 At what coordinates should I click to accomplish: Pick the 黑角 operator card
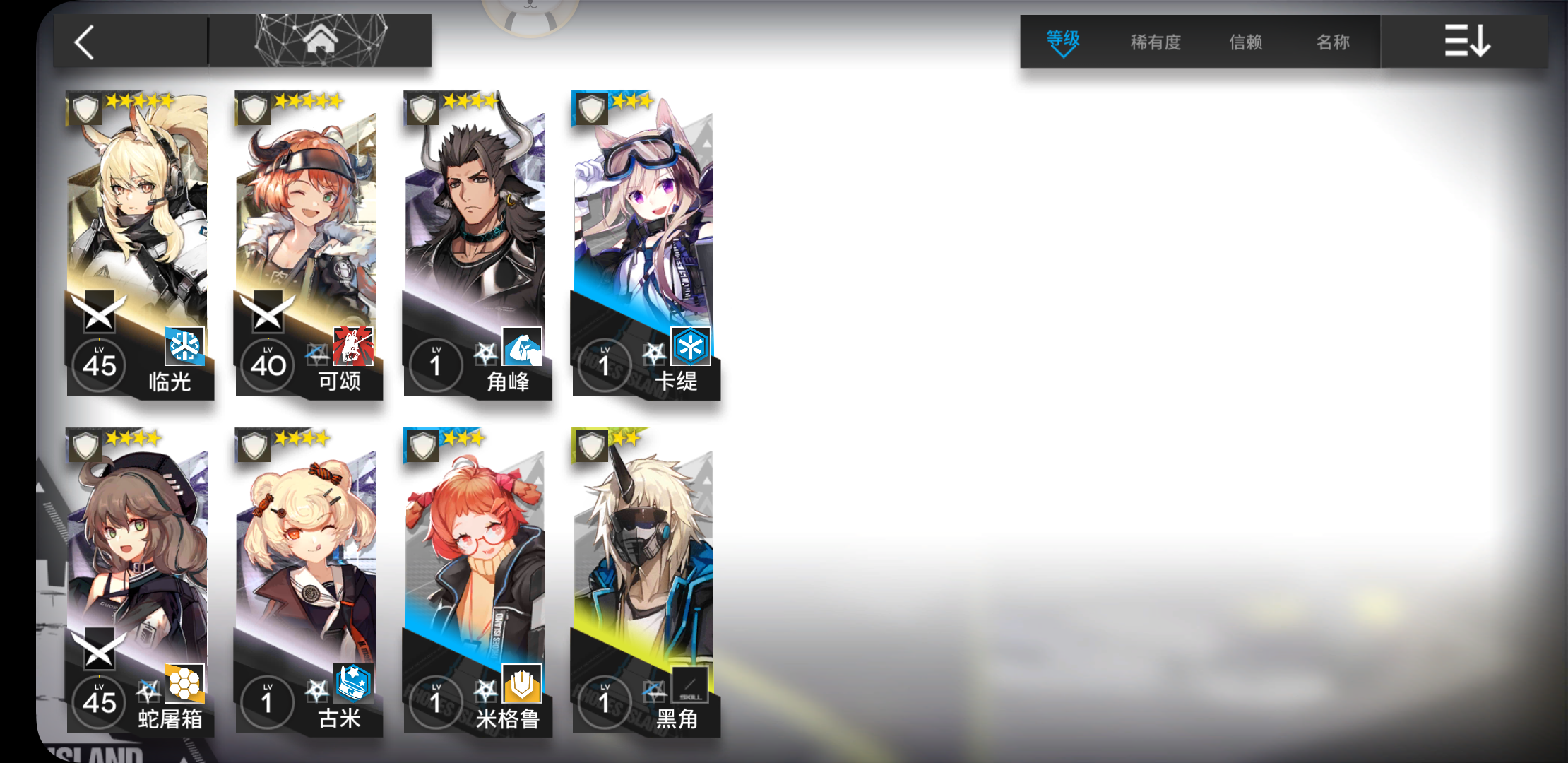(644, 581)
